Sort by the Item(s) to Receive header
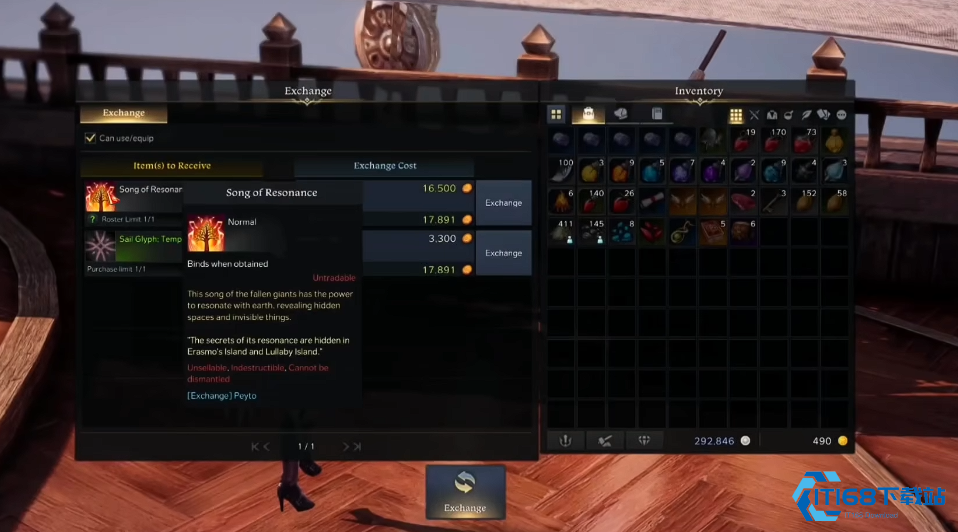The image size is (958, 532). point(171,166)
